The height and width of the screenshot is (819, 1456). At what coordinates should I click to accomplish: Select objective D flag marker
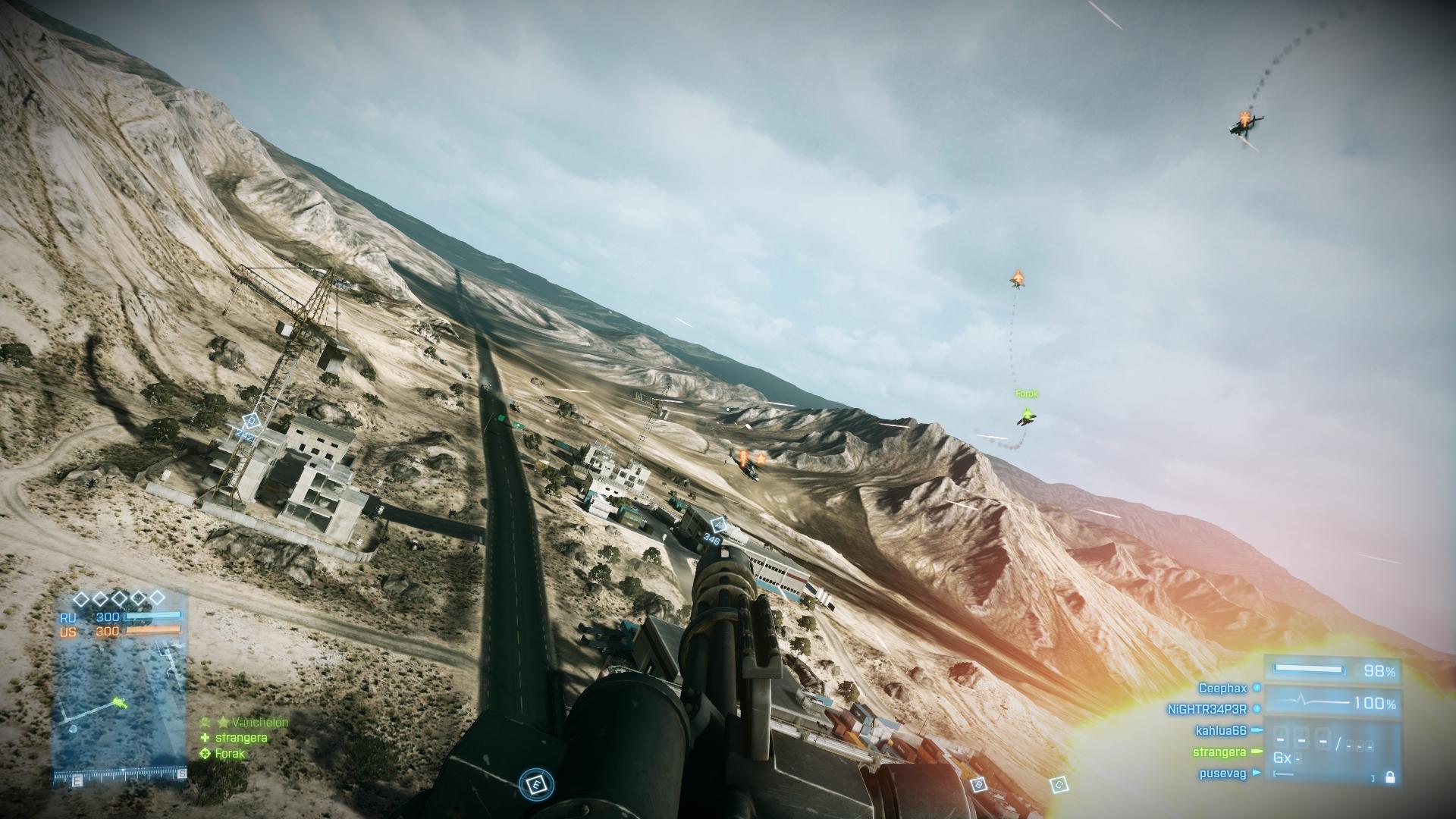tap(250, 421)
